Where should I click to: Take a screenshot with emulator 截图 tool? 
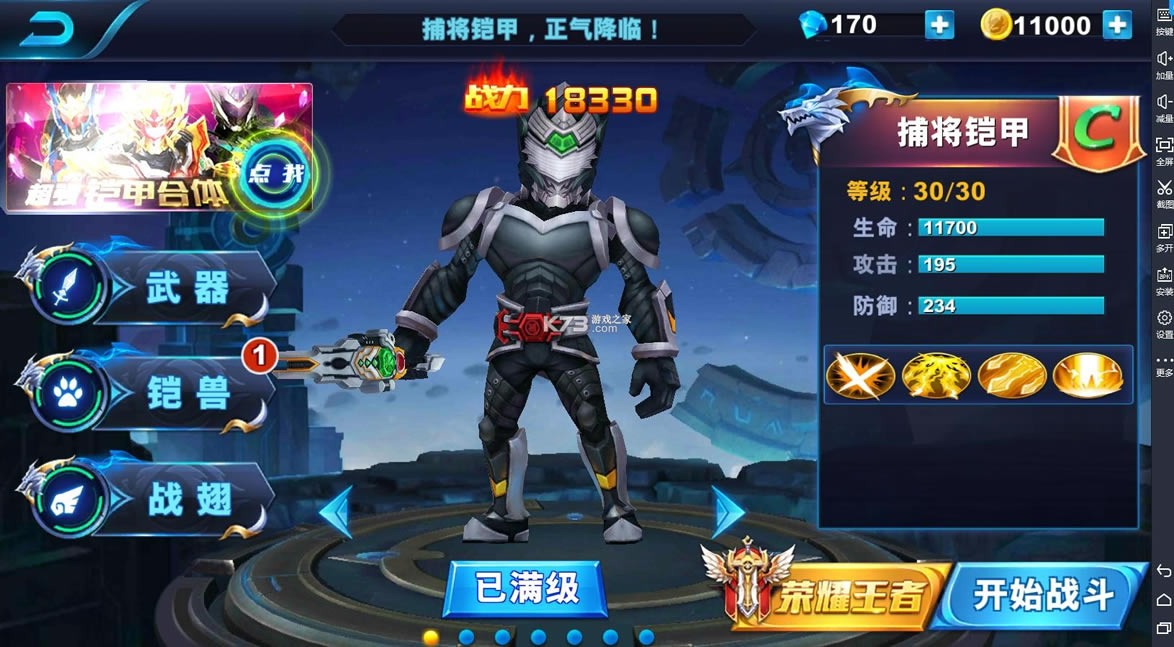1164,193
